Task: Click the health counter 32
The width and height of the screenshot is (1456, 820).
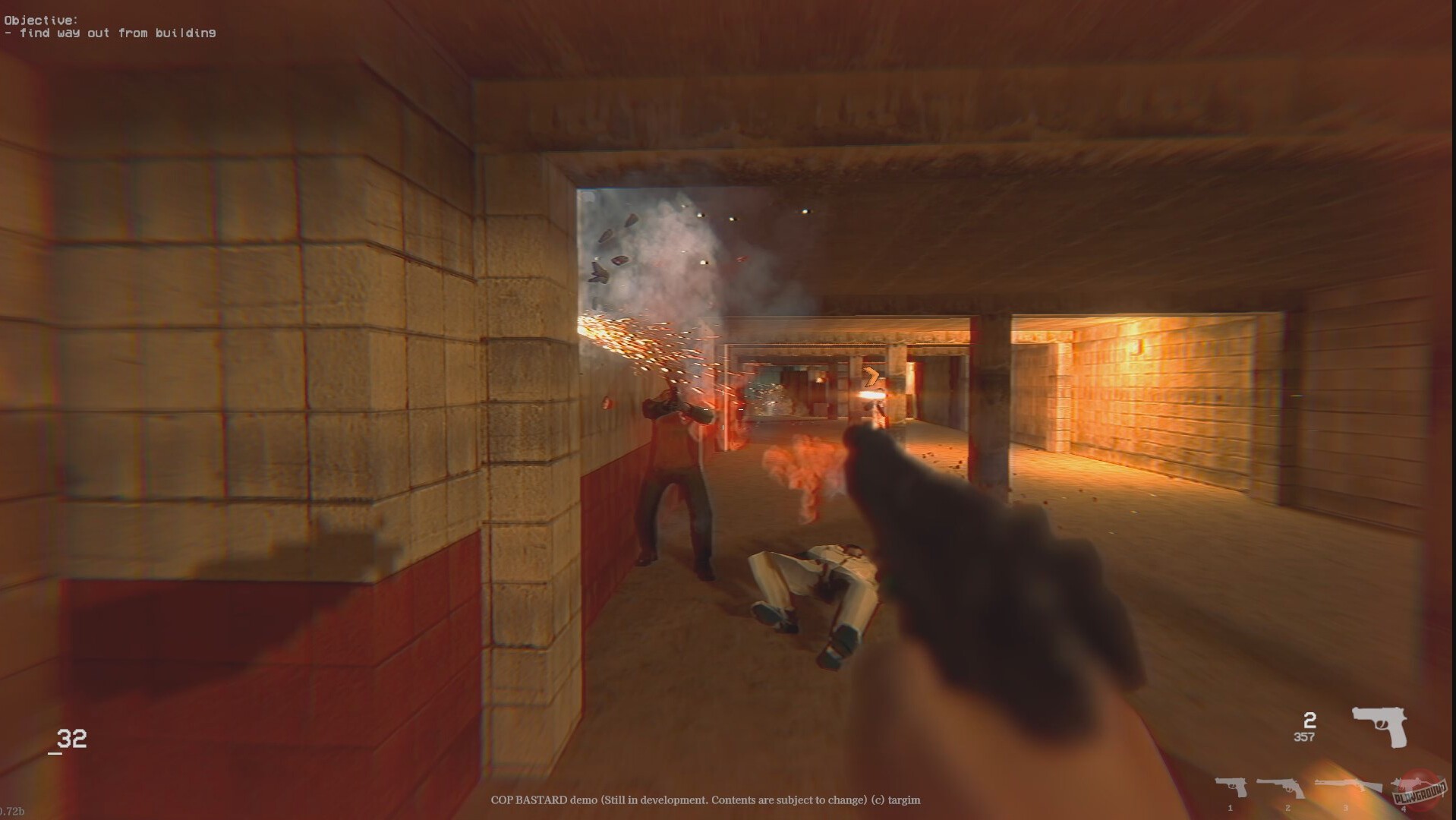Action: [71, 738]
